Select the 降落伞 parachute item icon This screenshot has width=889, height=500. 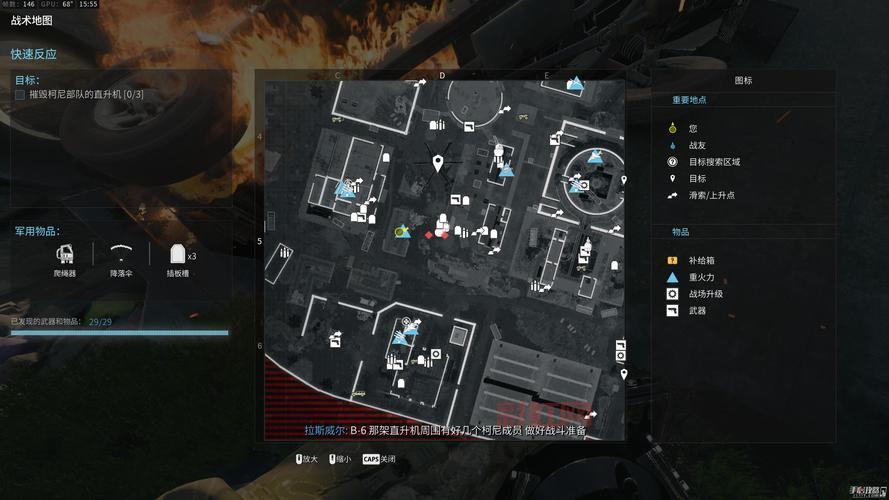click(x=122, y=254)
